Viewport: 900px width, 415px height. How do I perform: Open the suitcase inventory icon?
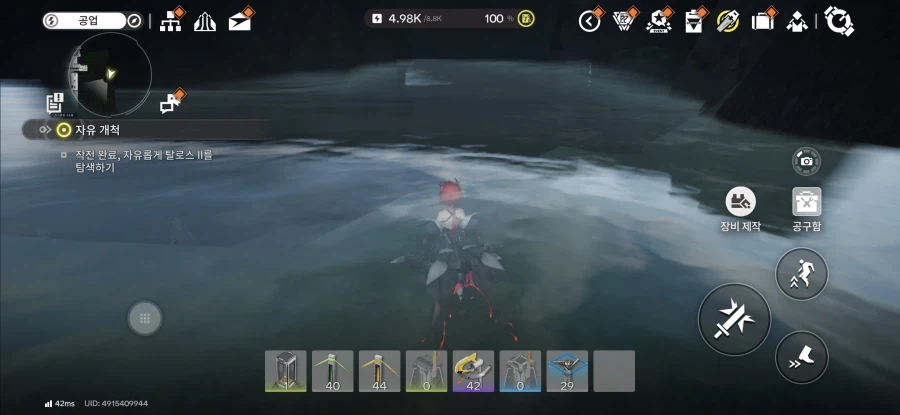click(x=763, y=20)
